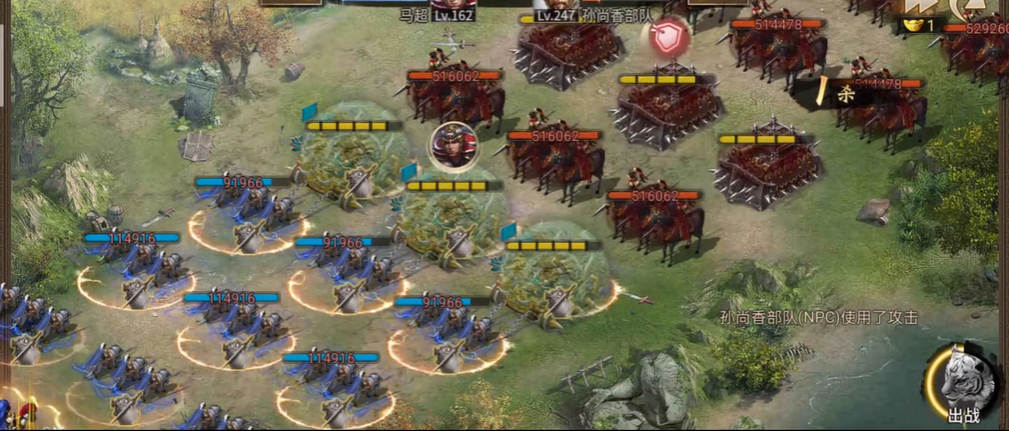The image size is (1009, 431).
Task: Tap the curved arrow button in top corner
Action: pos(970,8)
